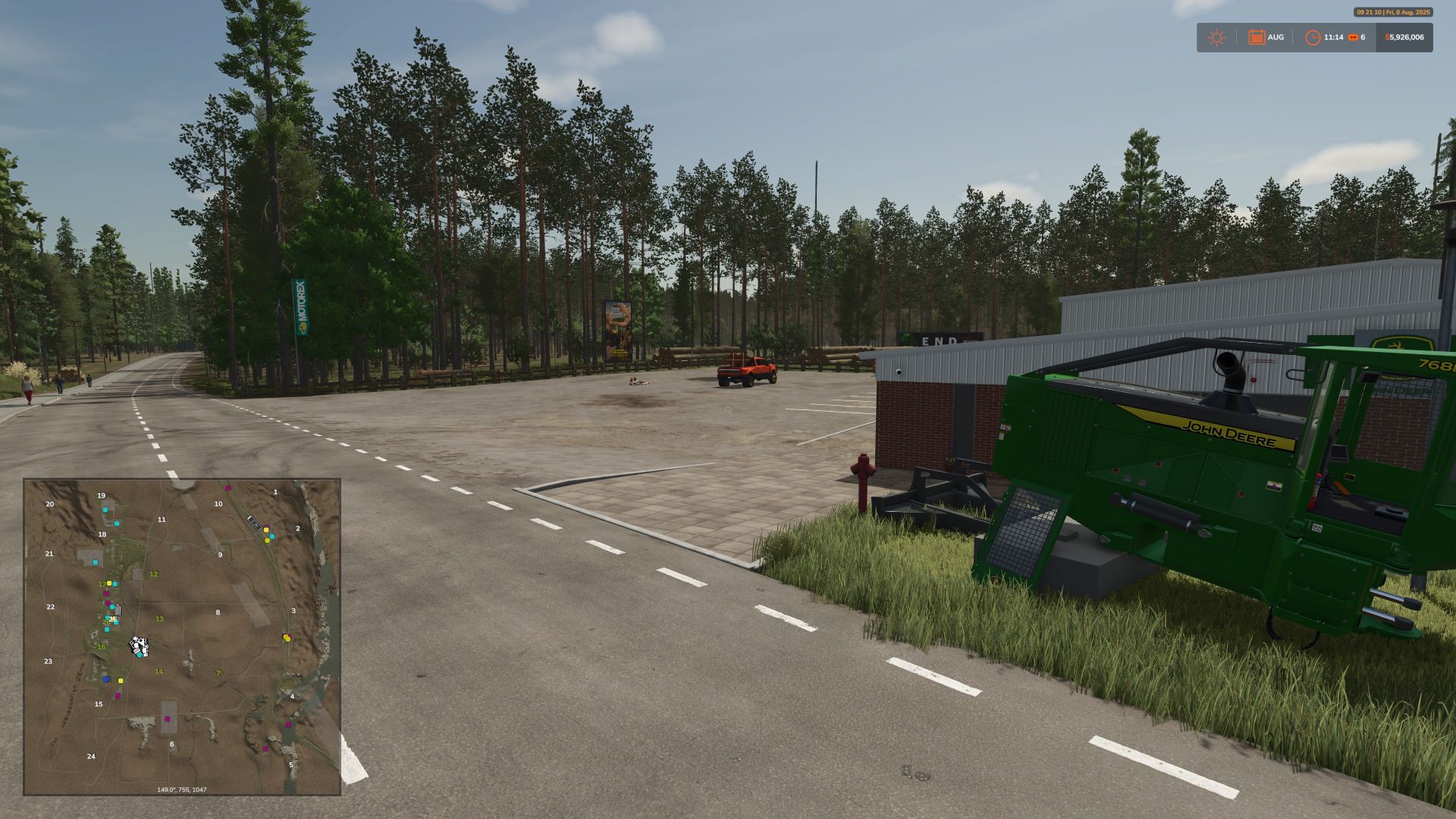Viewport: 1456px width, 819px height.
Task: Choose field 8 on the minimap
Action: pyautogui.click(x=218, y=612)
